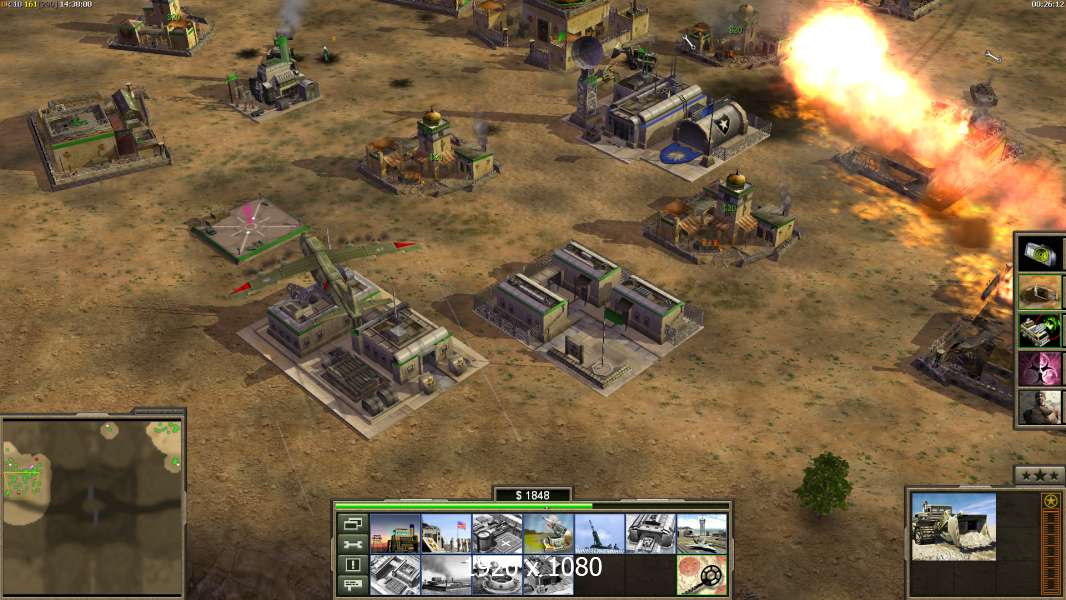Open the minimap radar view
The width and height of the screenshot is (1066, 600).
[92, 505]
